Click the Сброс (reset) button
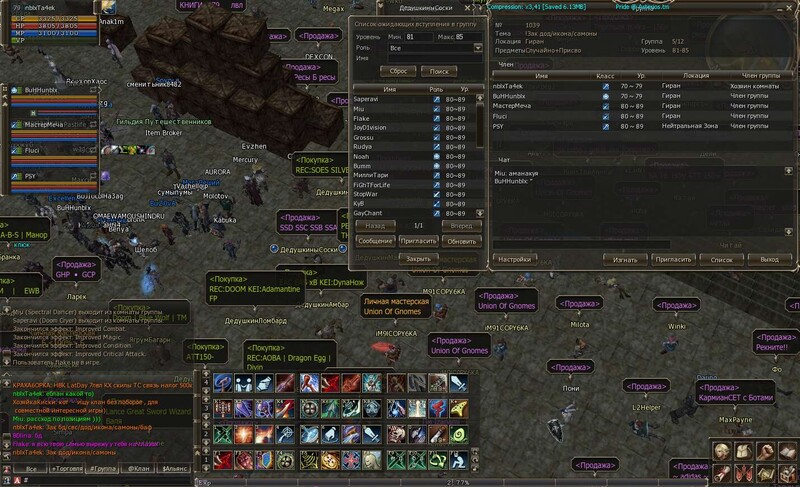Screen dimensions: 800x487 (x=397, y=71)
